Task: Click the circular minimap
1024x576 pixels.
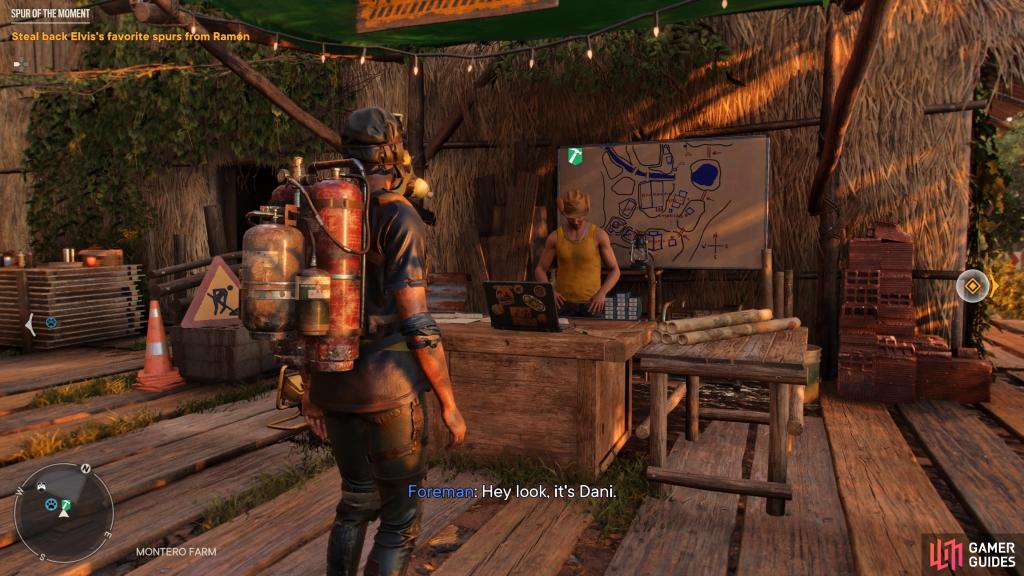Action: [x=63, y=512]
